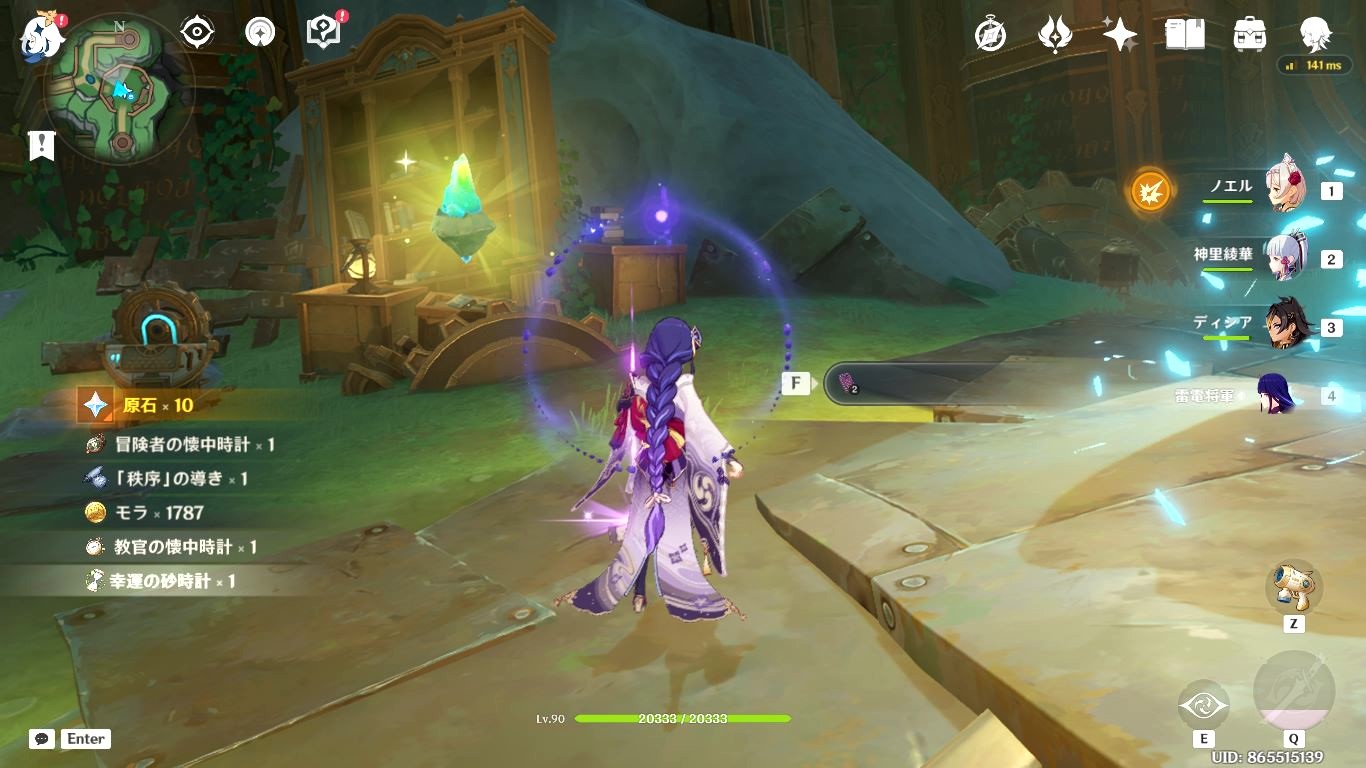
Task: Select active character 雷電将軍
Action: pyautogui.click(x=1278, y=395)
